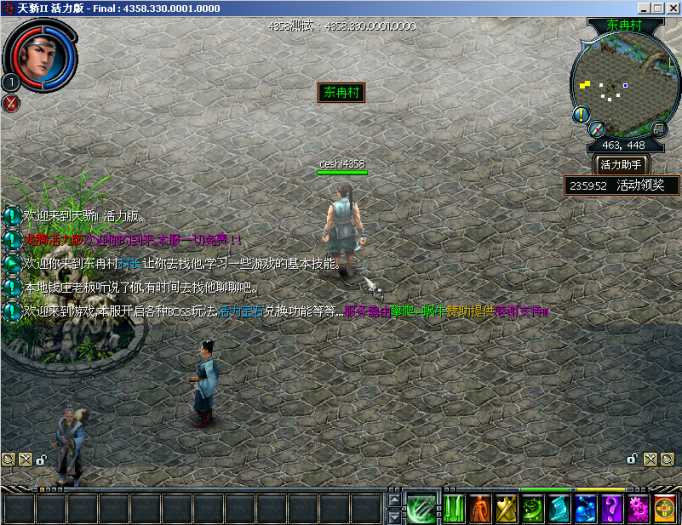Image resolution: width=682 pixels, height=525 pixels.
Task: Open the orange character figure panel
Action: (481, 508)
